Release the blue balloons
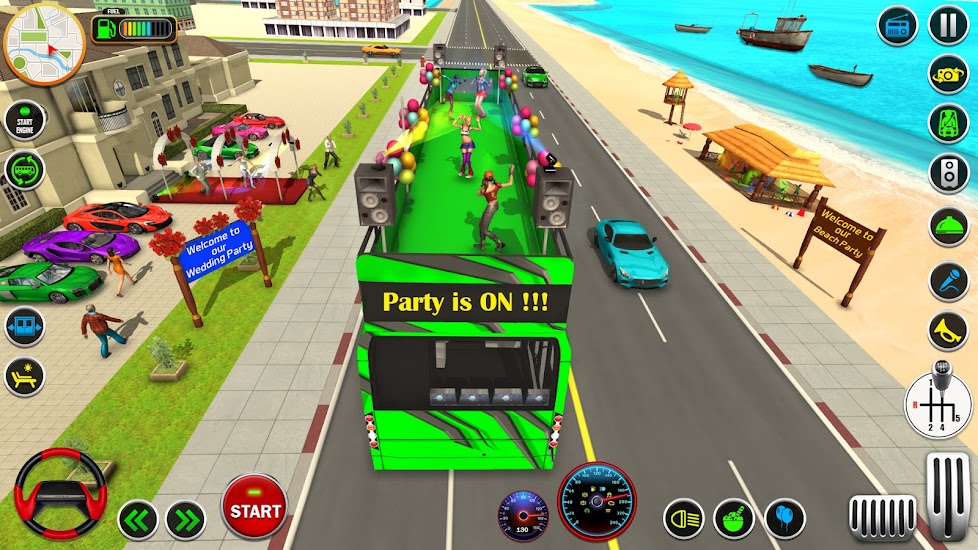 tap(785, 518)
